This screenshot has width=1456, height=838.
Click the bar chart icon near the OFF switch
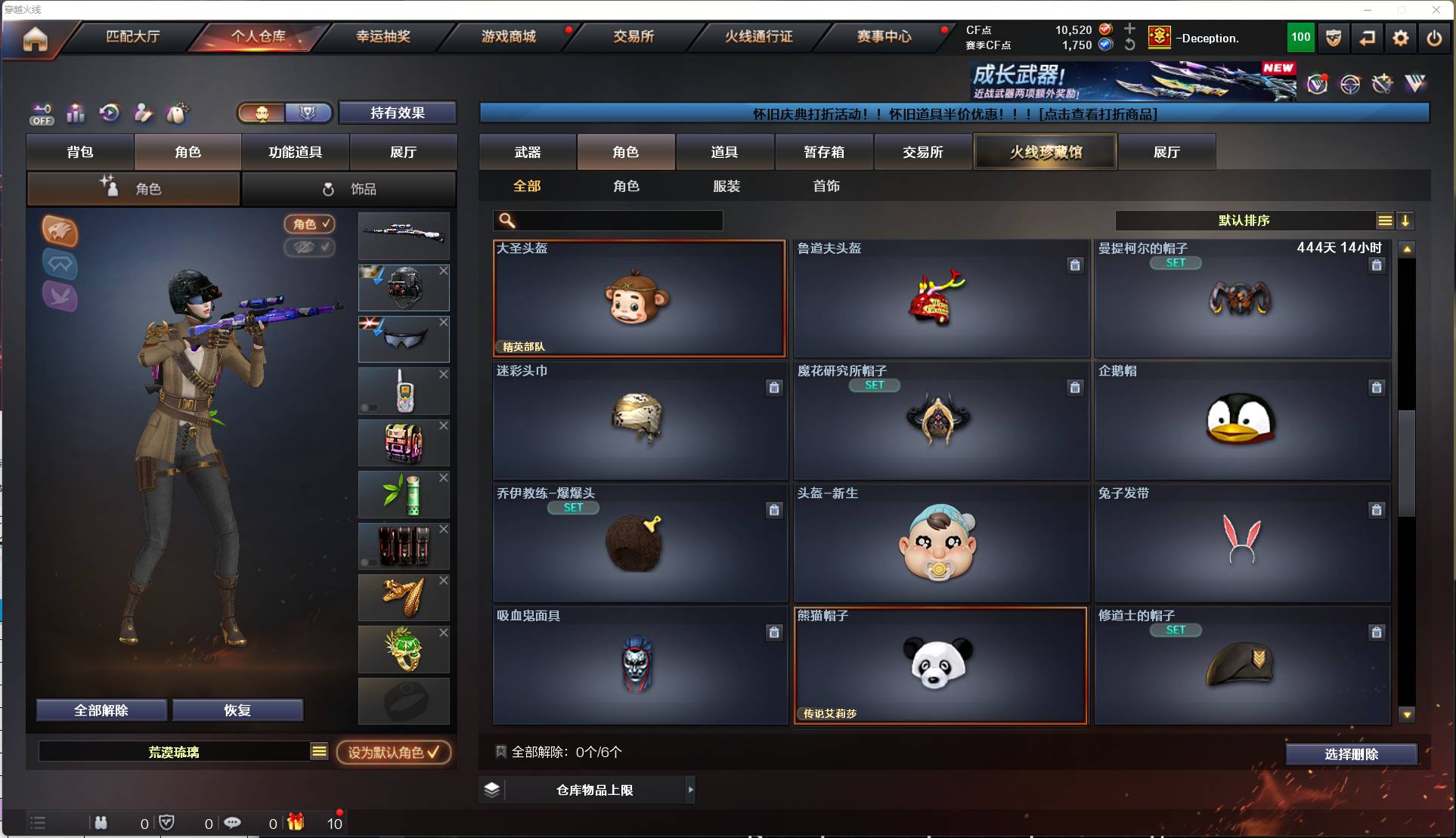(x=76, y=113)
